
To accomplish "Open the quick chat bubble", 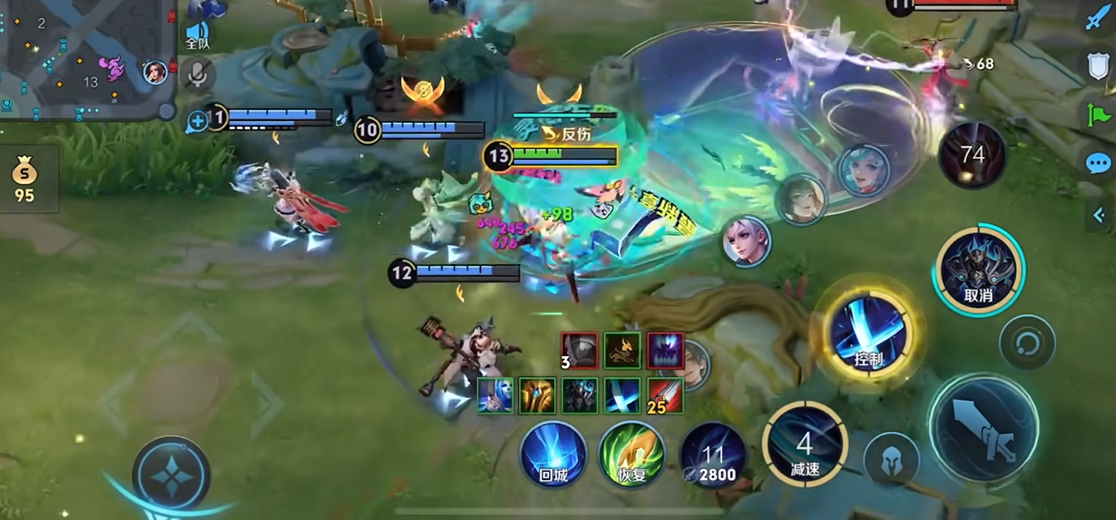I will [x=1098, y=163].
